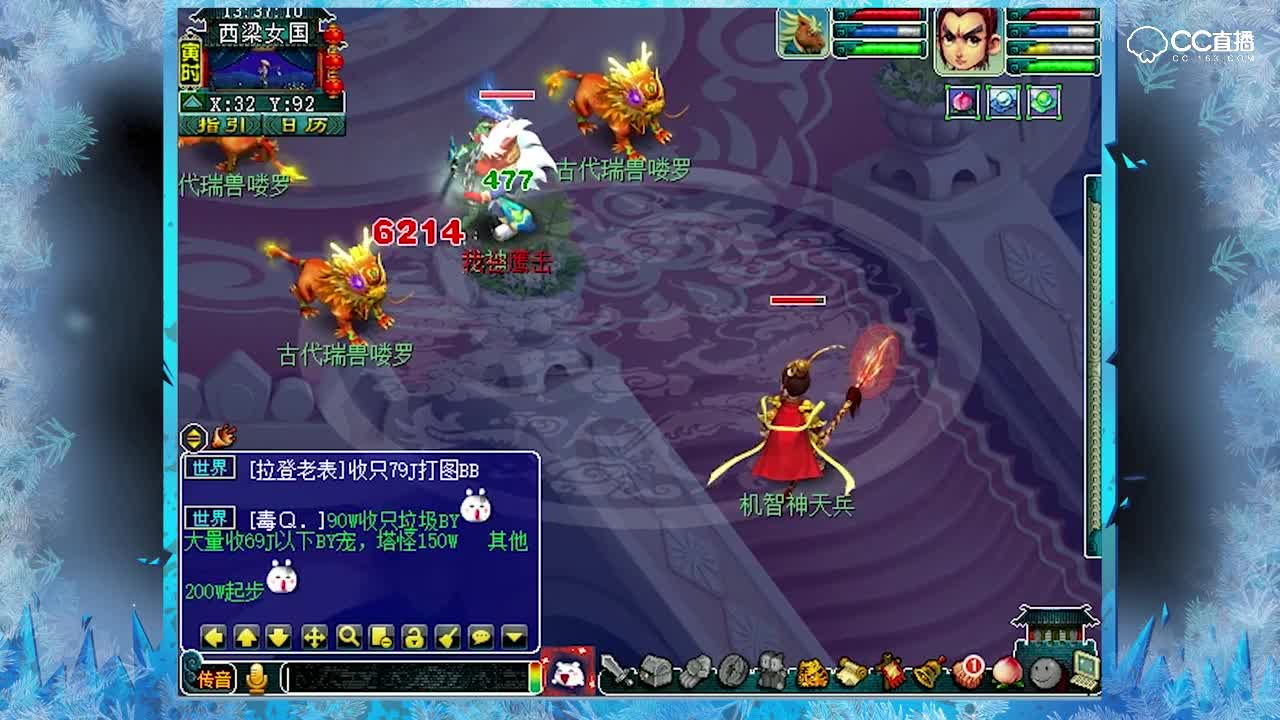This screenshot has width=1280, height=720.
Task: Toggle the chat lock icon
Action: [414, 636]
